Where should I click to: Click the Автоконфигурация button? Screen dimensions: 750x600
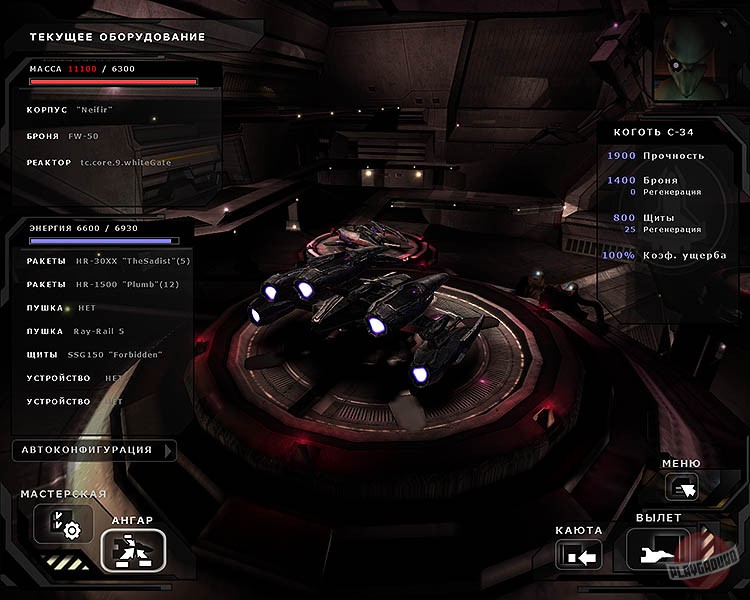point(93,450)
